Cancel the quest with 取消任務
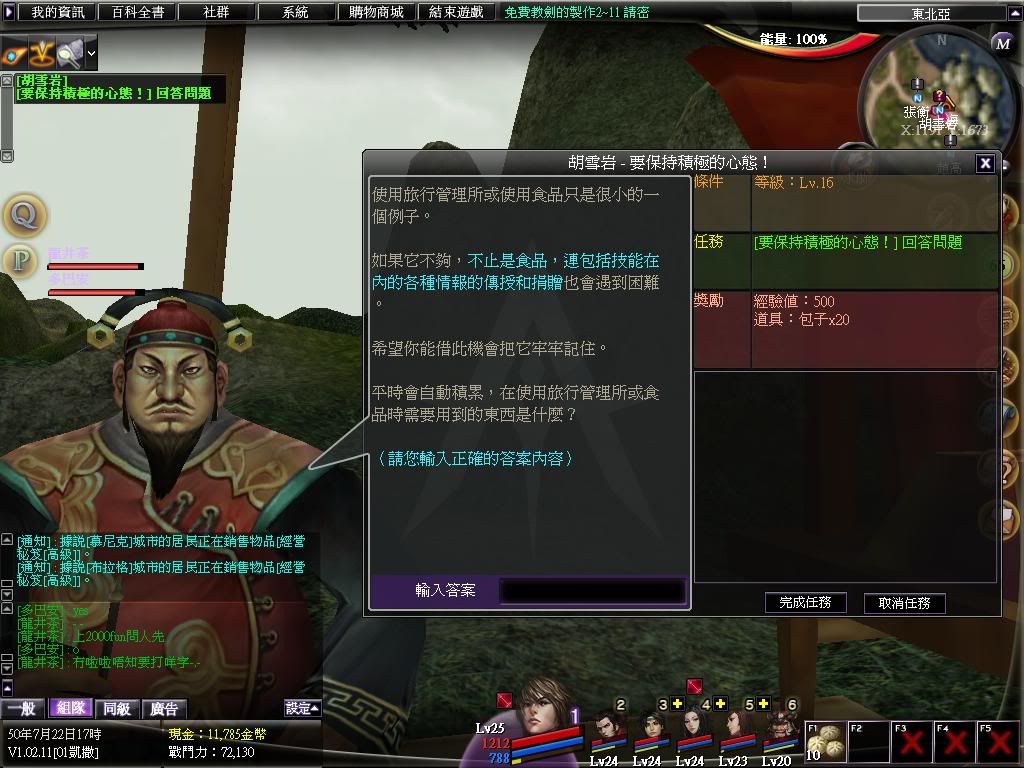Image resolution: width=1024 pixels, height=768 pixels. [904, 602]
